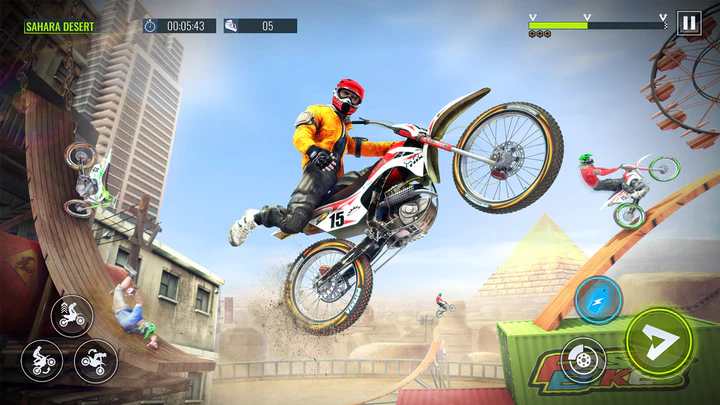This screenshot has width=720, height=405.
Task: Perform the backward lean stunt button
Action: click(x=42, y=360)
